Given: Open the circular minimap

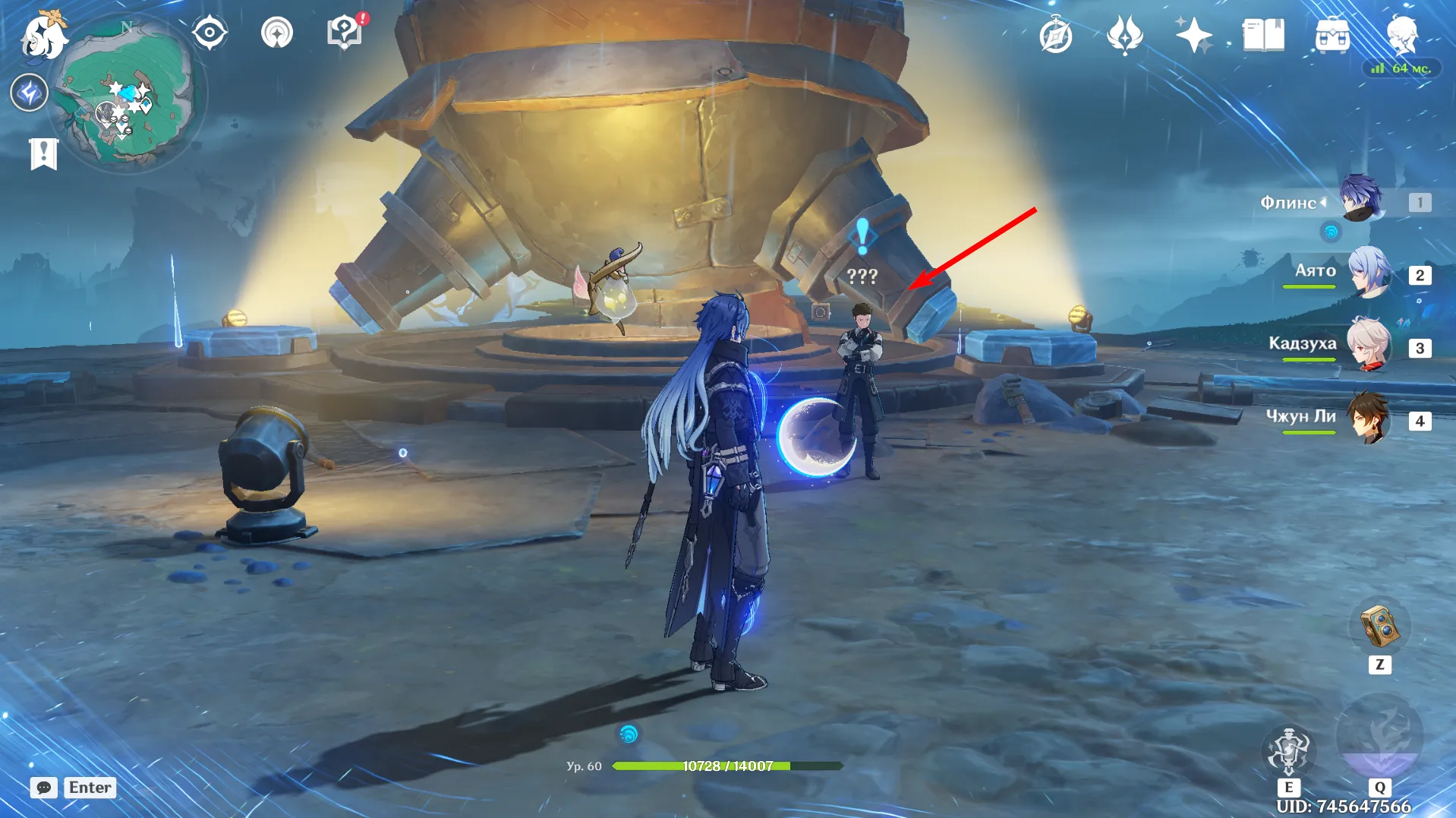Looking at the screenshot, I should (127, 91).
